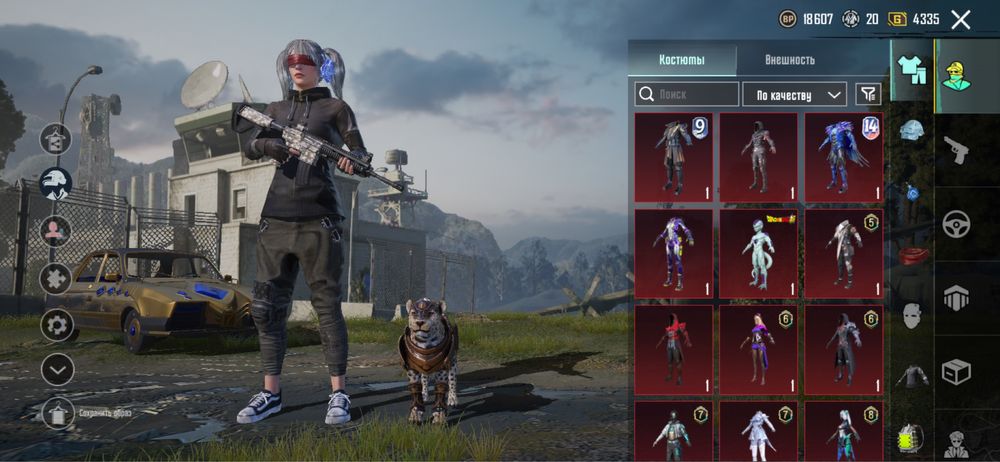Click the Поиск search field
Screen dimensions: 1000x462
tap(686, 94)
